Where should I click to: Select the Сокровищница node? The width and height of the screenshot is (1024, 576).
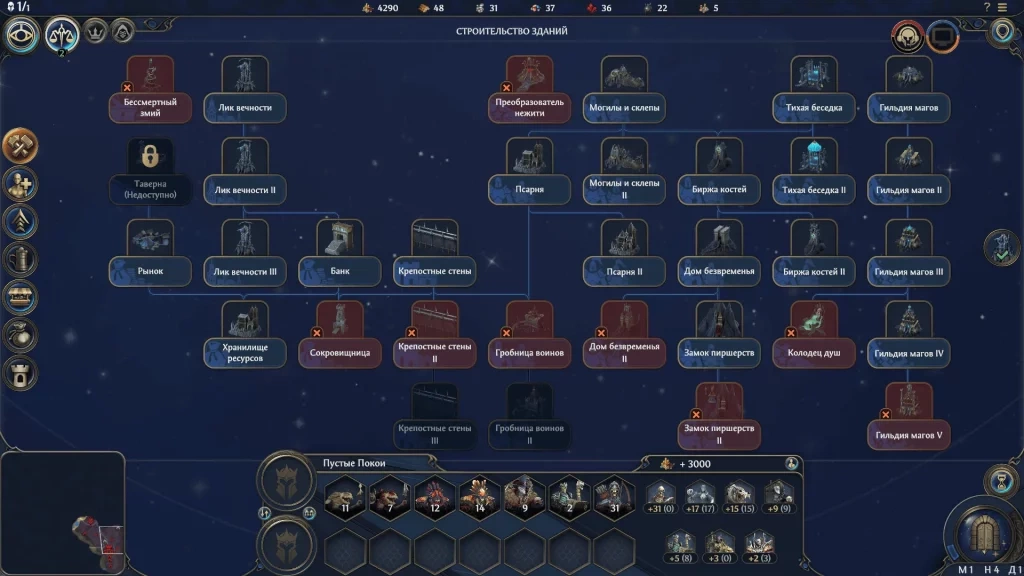[x=340, y=336]
